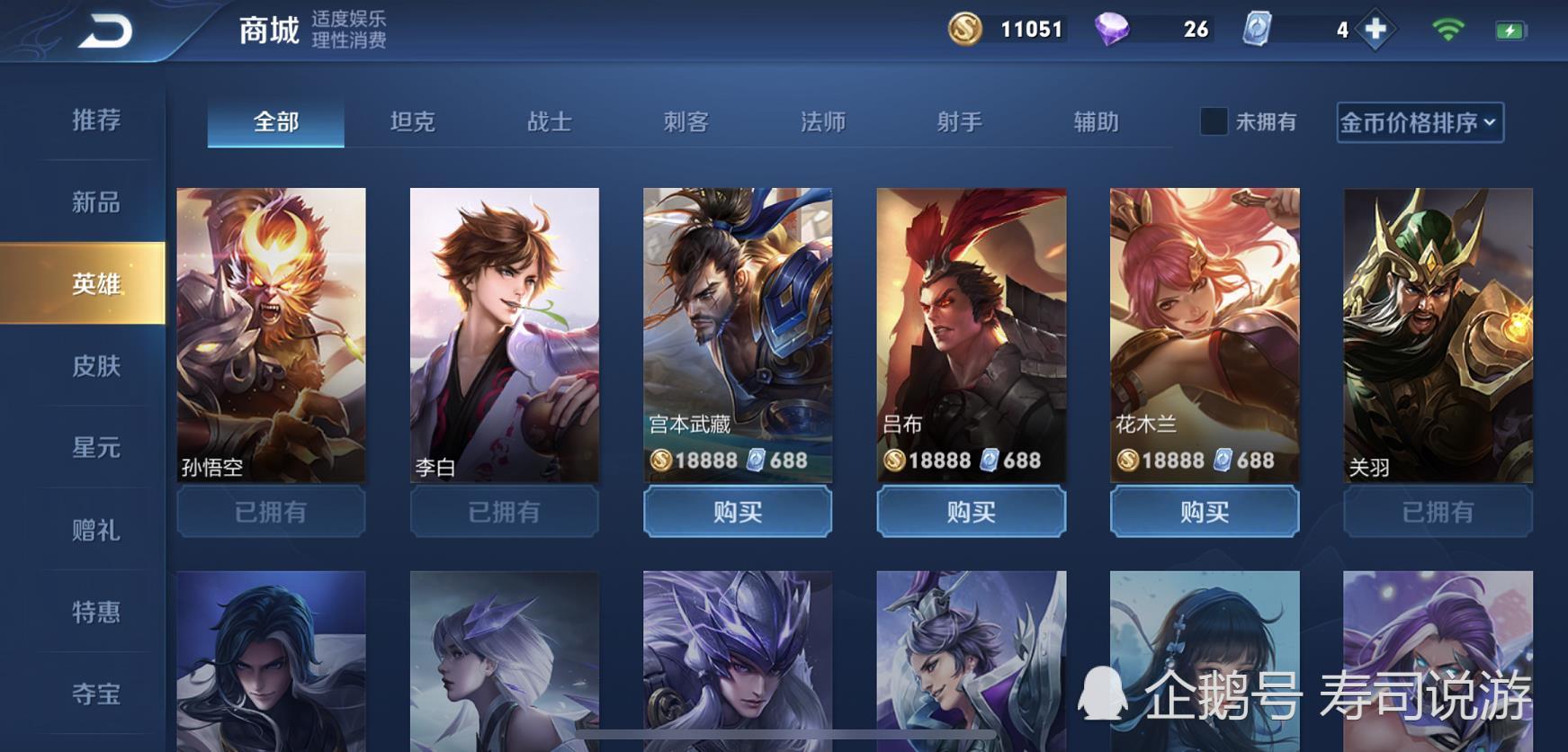1568x752 pixels.
Task: Open the 宫本武藏 hero thumbnail
Action: tap(737, 333)
